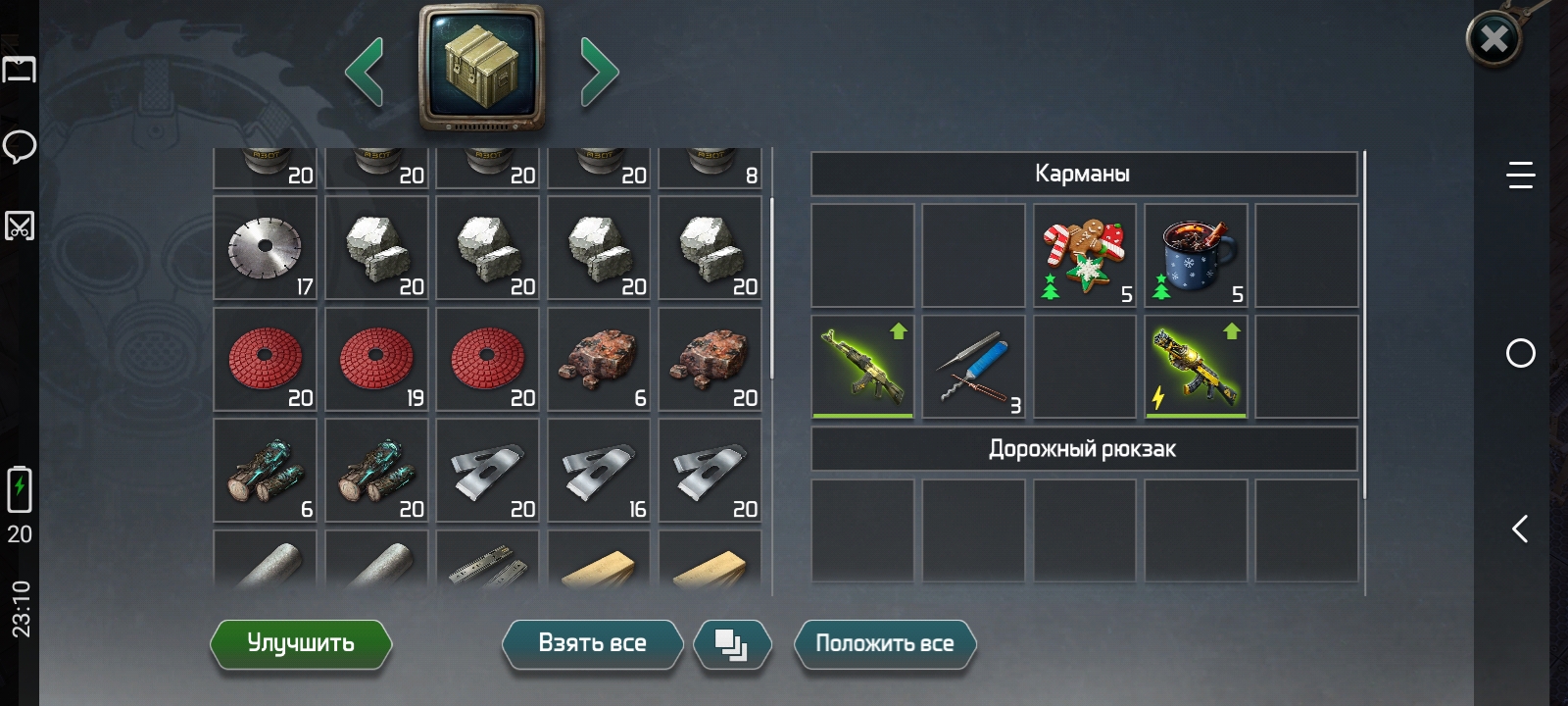The image size is (1568, 706).
Task: Select the yellow energy weapon slot
Action: click(x=1196, y=367)
